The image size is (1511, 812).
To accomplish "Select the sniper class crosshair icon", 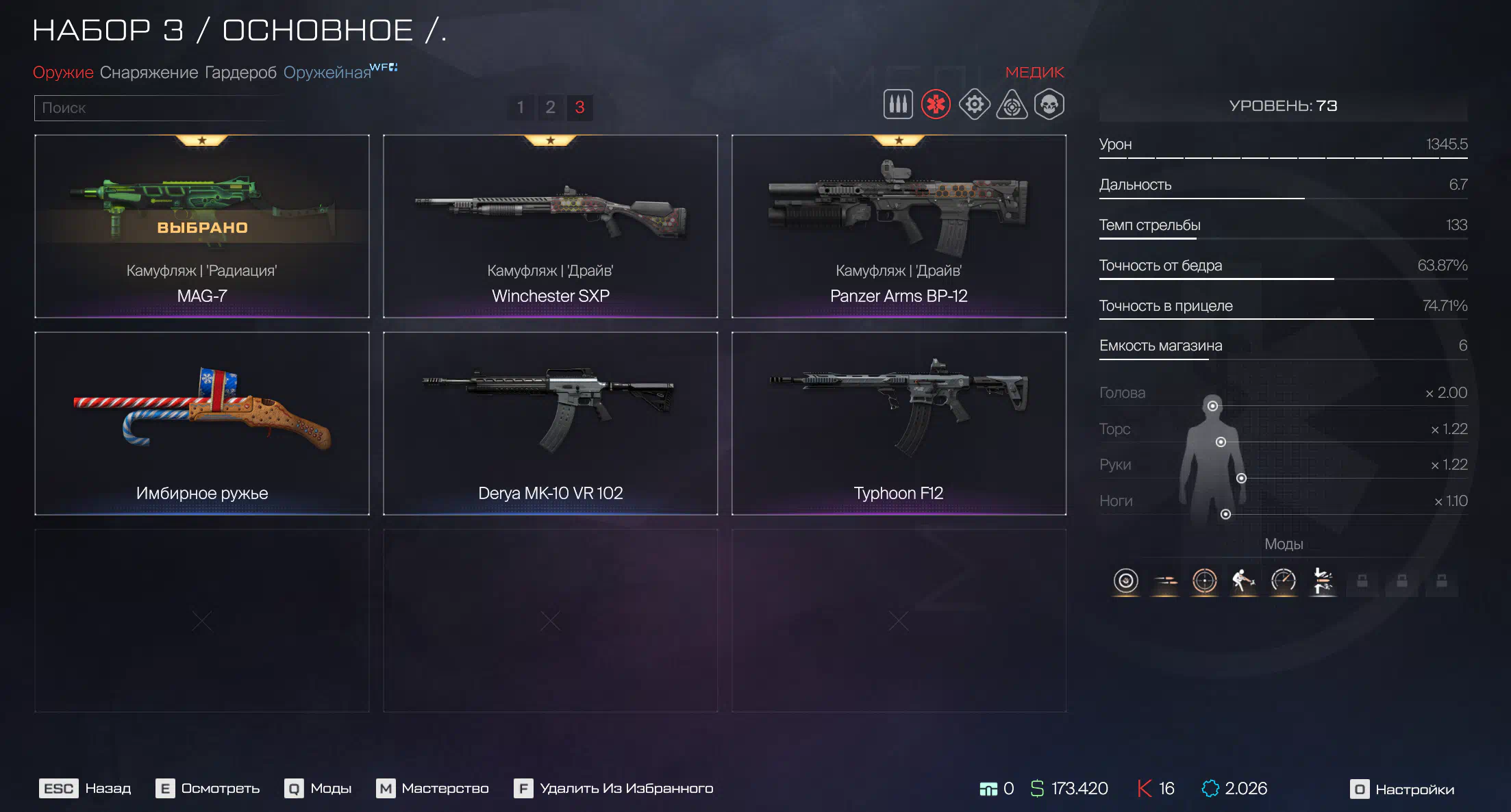I will click(1012, 105).
